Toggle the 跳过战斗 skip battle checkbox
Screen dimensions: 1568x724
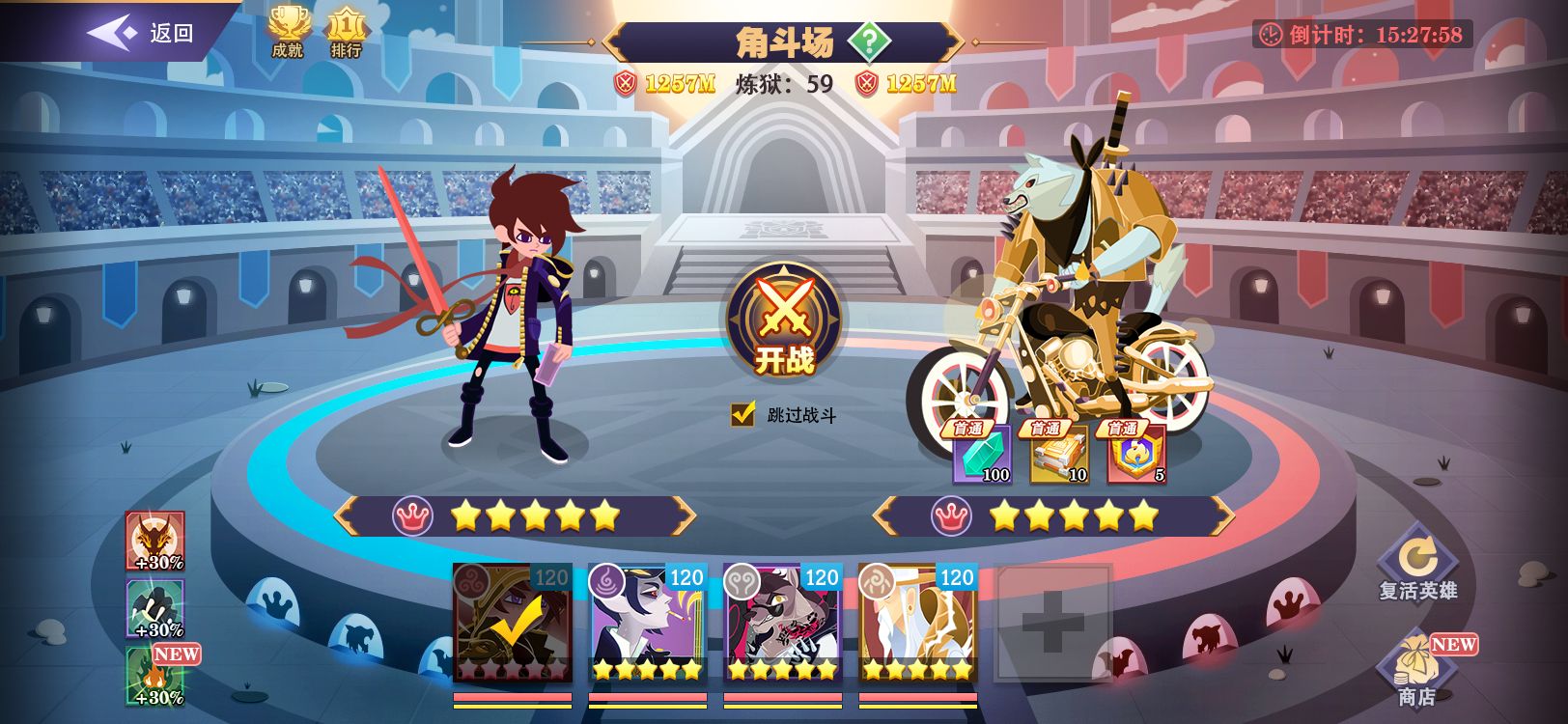coord(742,415)
